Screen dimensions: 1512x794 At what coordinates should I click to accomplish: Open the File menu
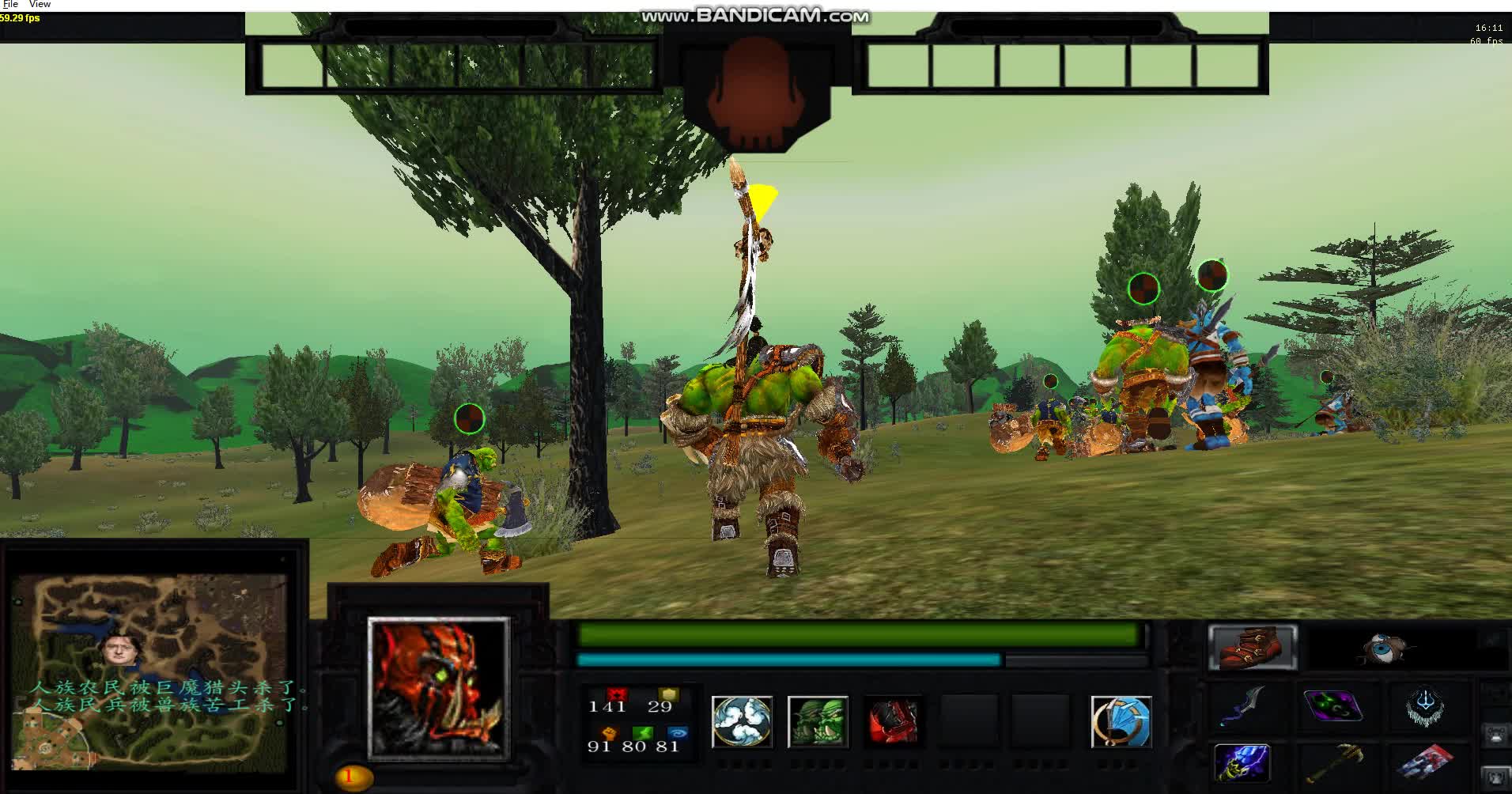(10, 4)
